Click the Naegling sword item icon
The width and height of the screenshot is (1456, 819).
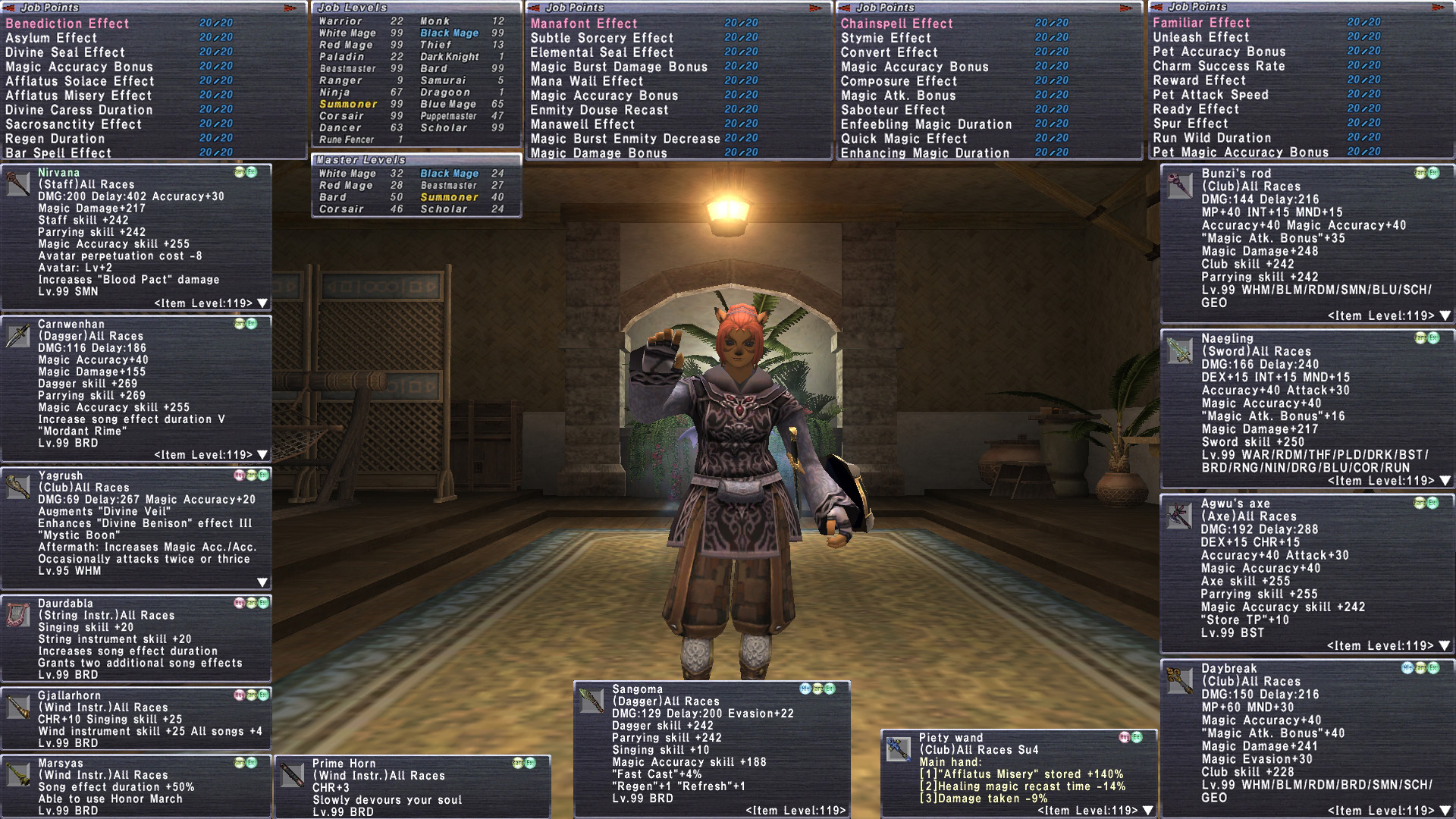tap(1180, 350)
